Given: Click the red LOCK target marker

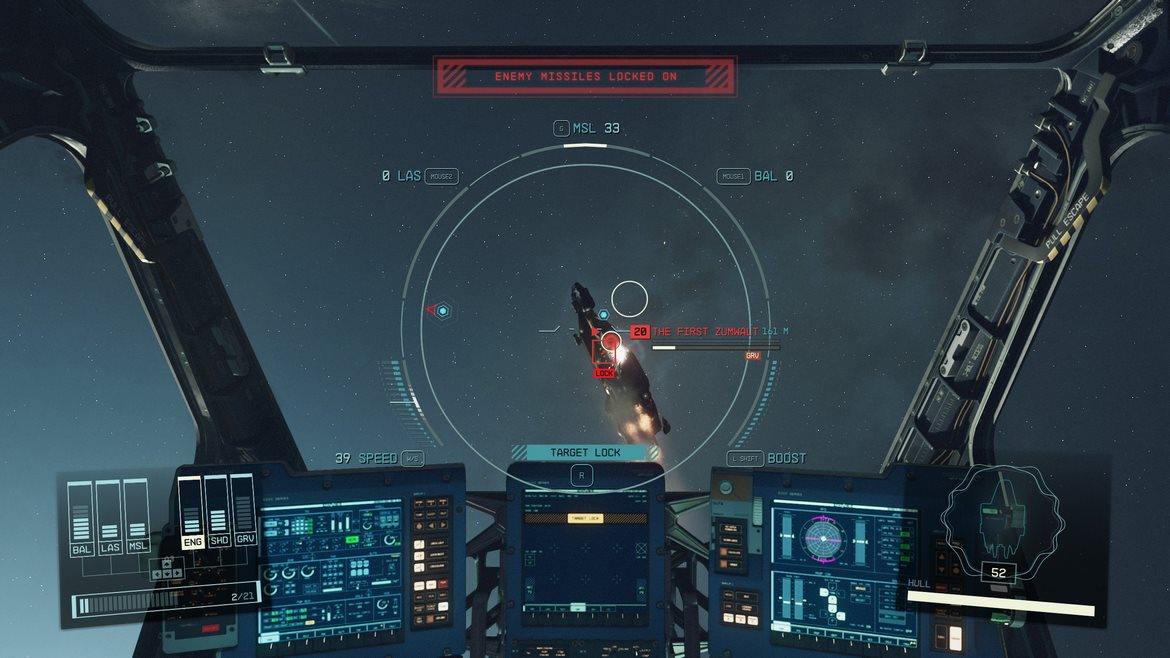Looking at the screenshot, I should pyautogui.click(x=605, y=372).
